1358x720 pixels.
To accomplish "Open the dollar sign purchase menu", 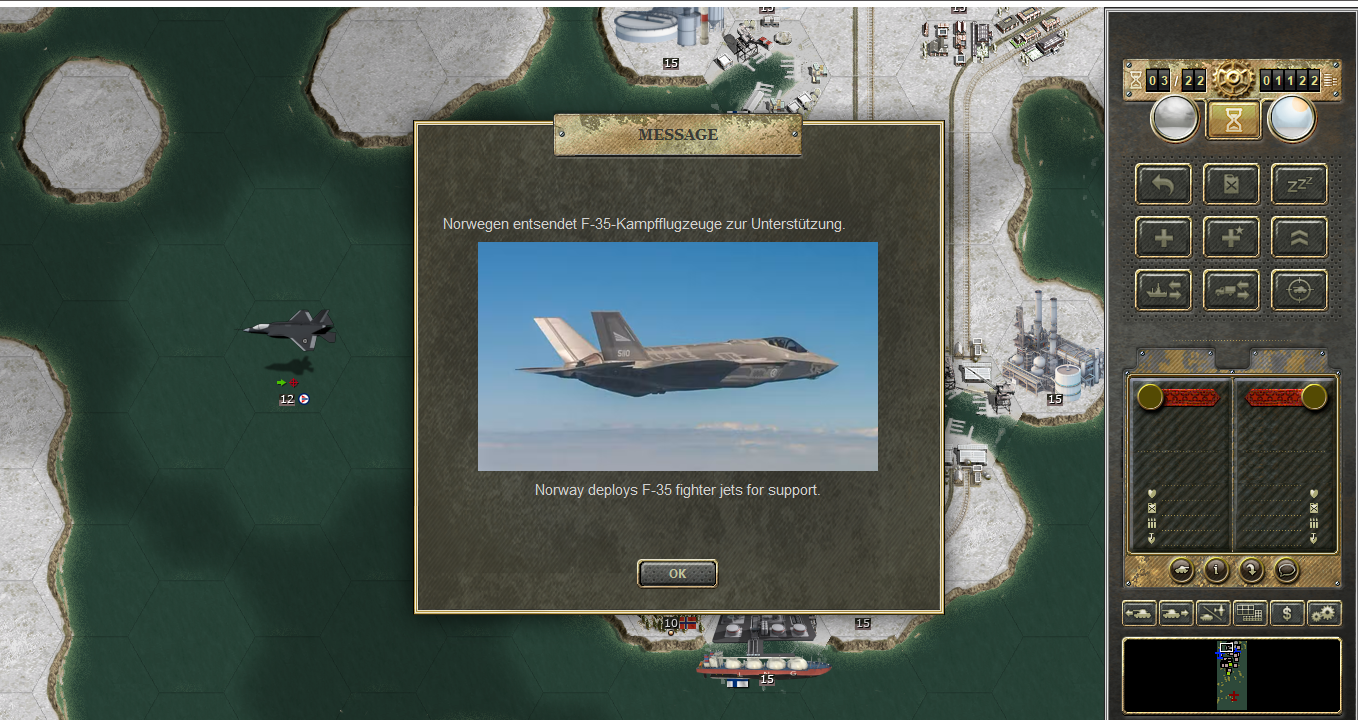I will pos(1287,613).
